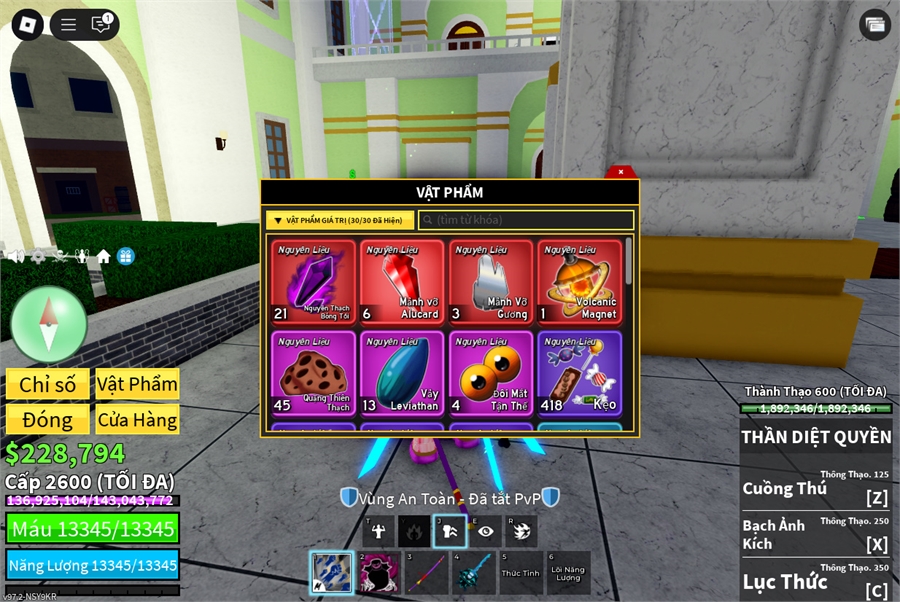Focus the inventory keyword search field
The image size is (900, 602).
click(526, 220)
